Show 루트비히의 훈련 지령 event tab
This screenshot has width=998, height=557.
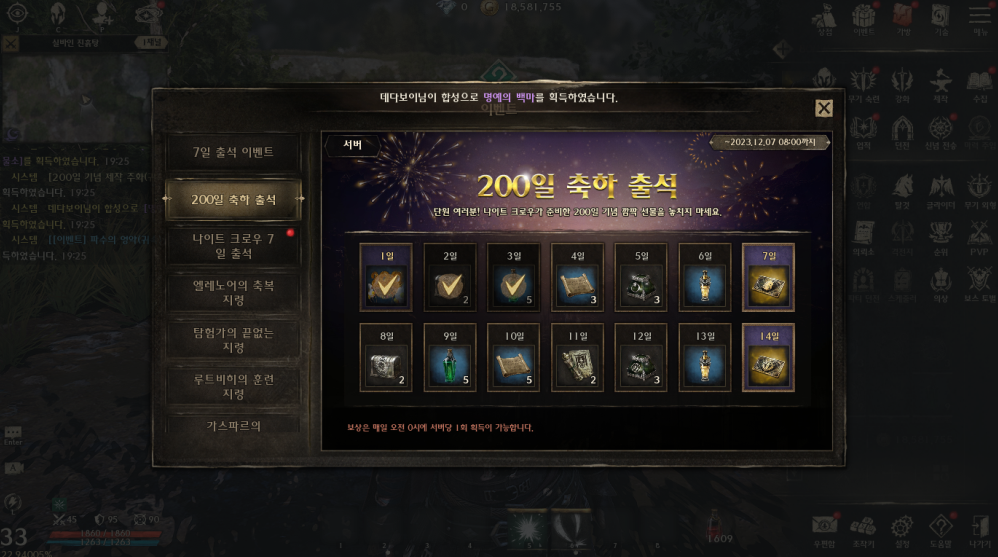point(233,387)
